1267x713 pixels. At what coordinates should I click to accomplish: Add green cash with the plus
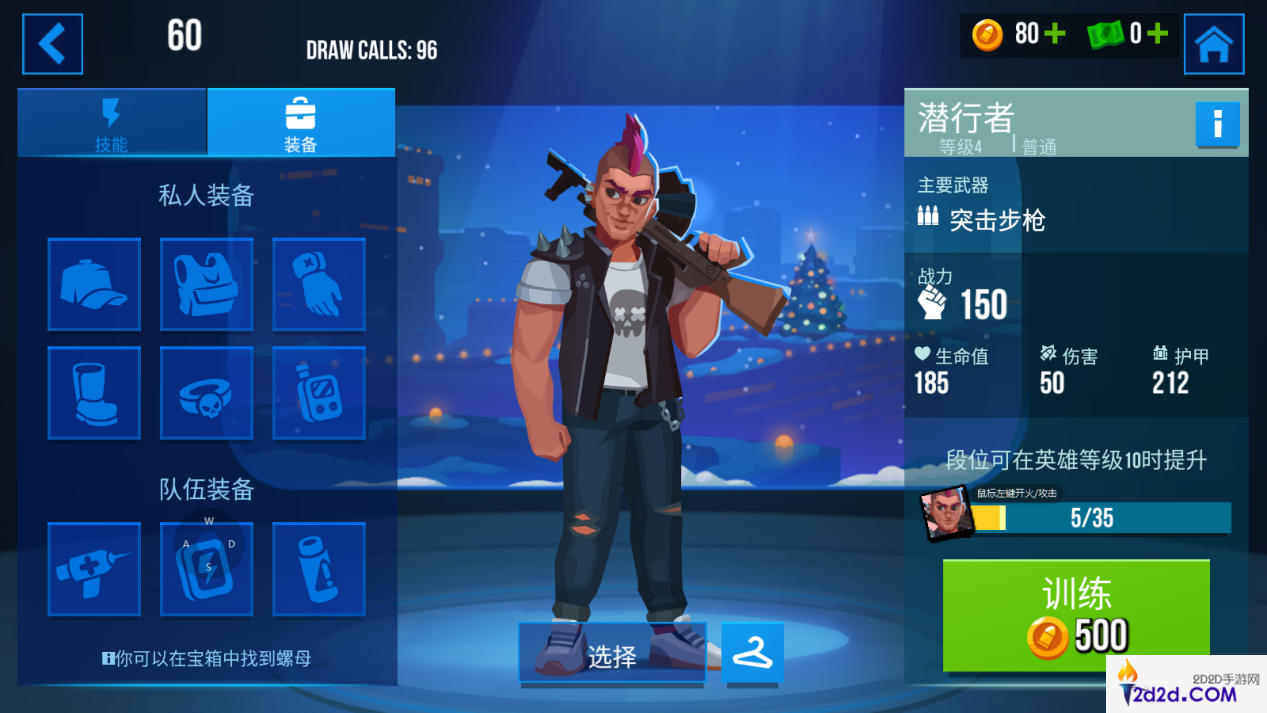[1157, 34]
